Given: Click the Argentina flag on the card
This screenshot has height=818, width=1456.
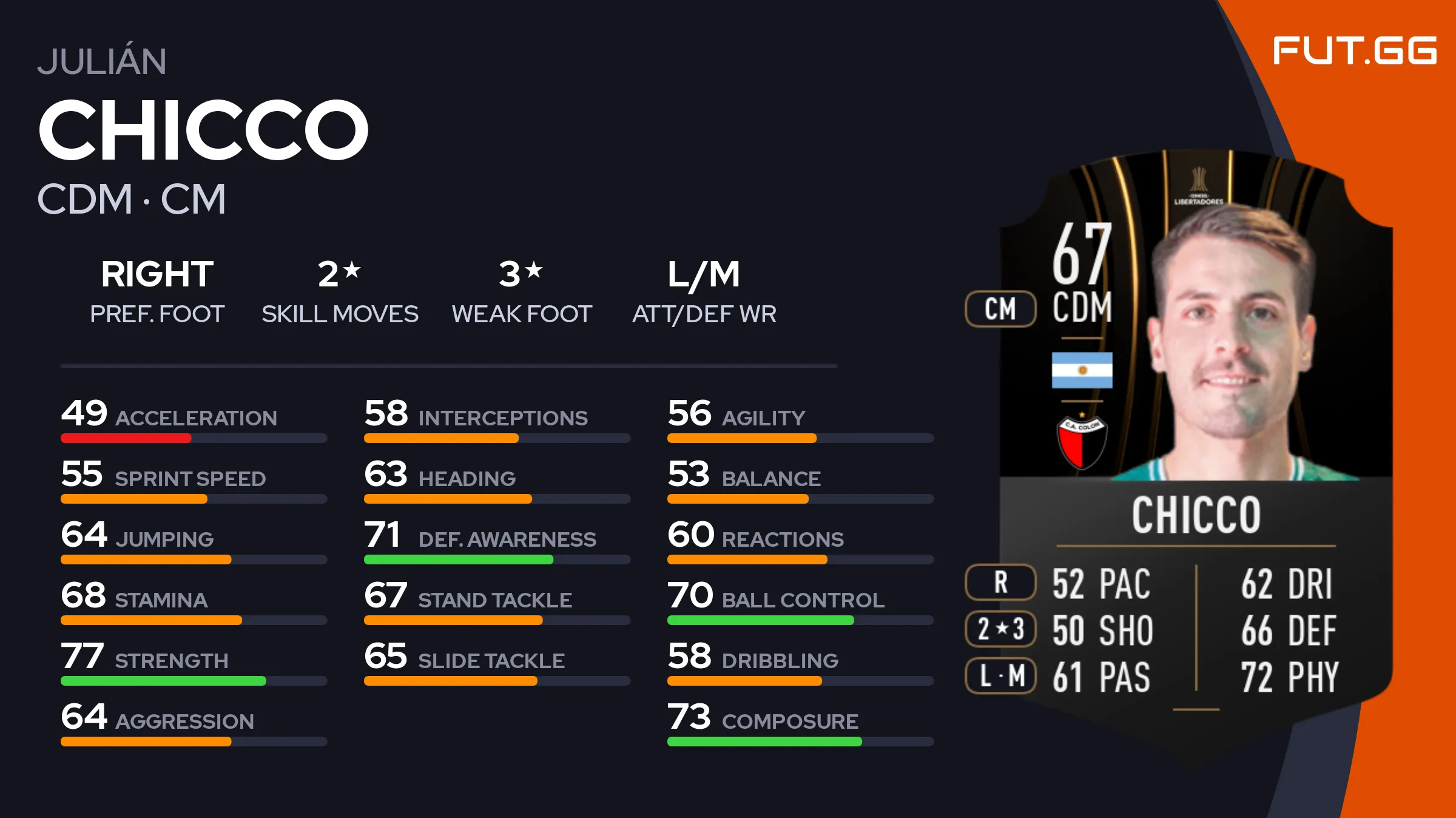Looking at the screenshot, I should [1082, 370].
